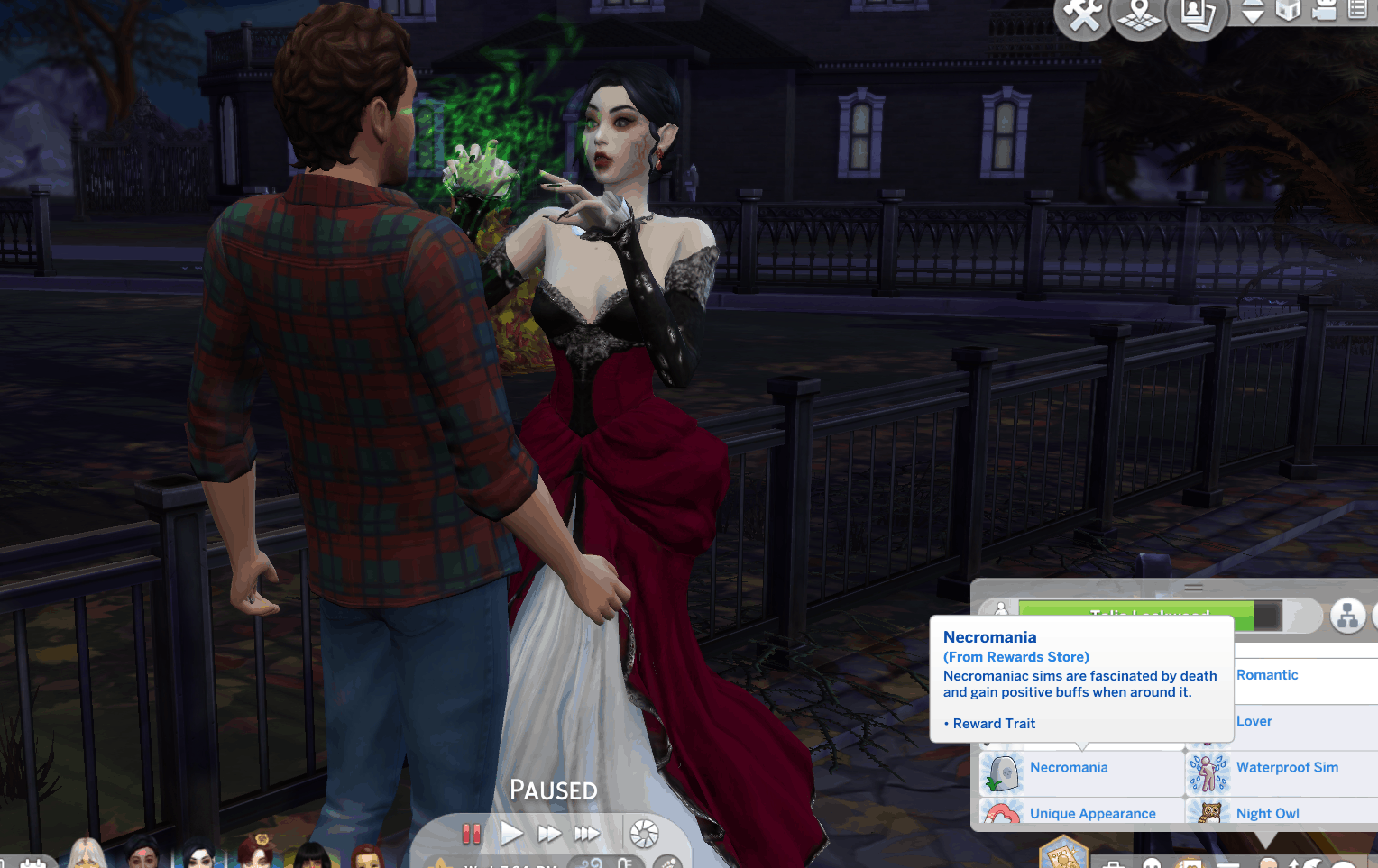Screen dimensions: 1378x868
Task: Click the Unique Appearance trait
Action: coord(1092,813)
